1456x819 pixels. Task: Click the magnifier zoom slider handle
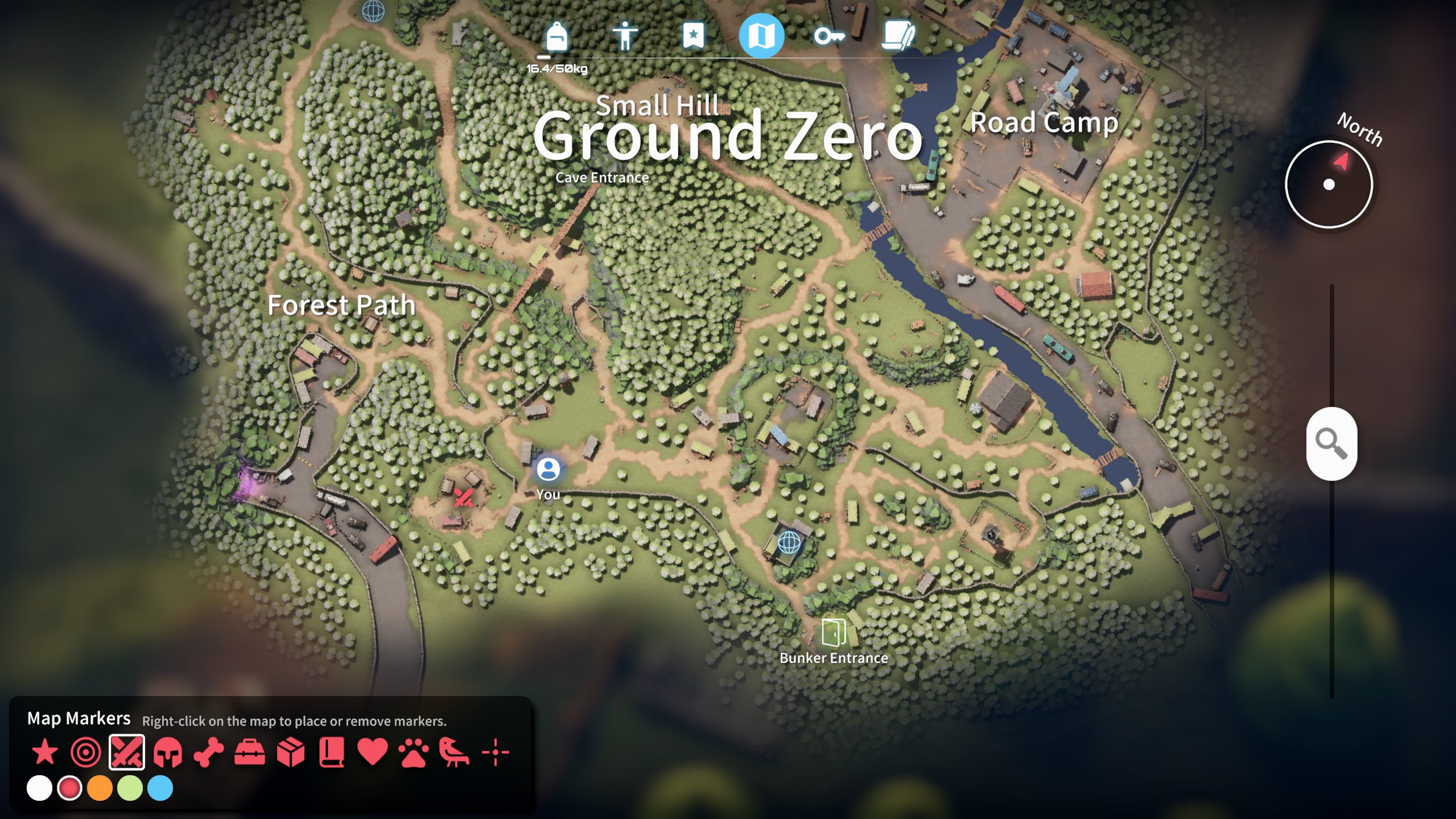tap(1331, 443)
